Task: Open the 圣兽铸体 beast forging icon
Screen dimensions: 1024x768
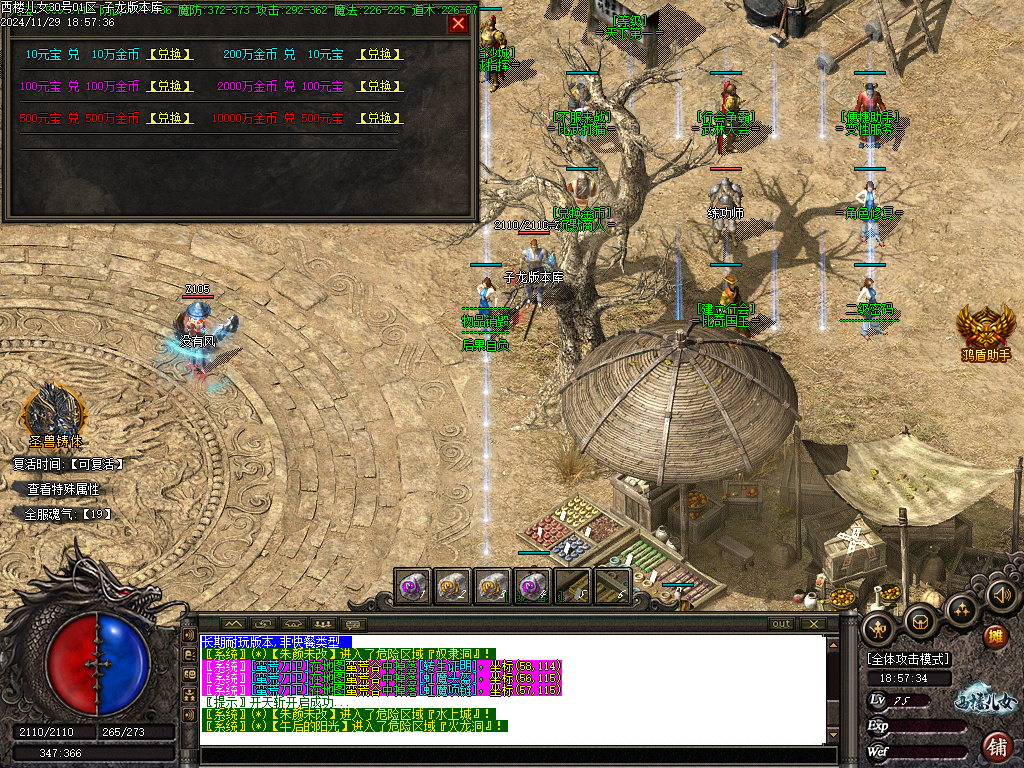Action: [56, 412]
